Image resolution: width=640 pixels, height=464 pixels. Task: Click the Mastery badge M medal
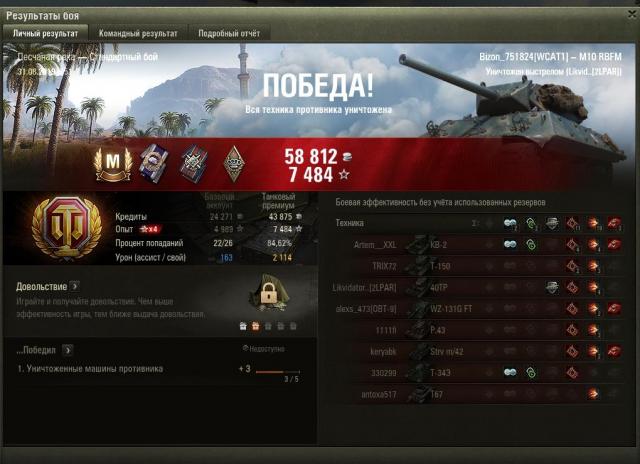pos(112,162)
